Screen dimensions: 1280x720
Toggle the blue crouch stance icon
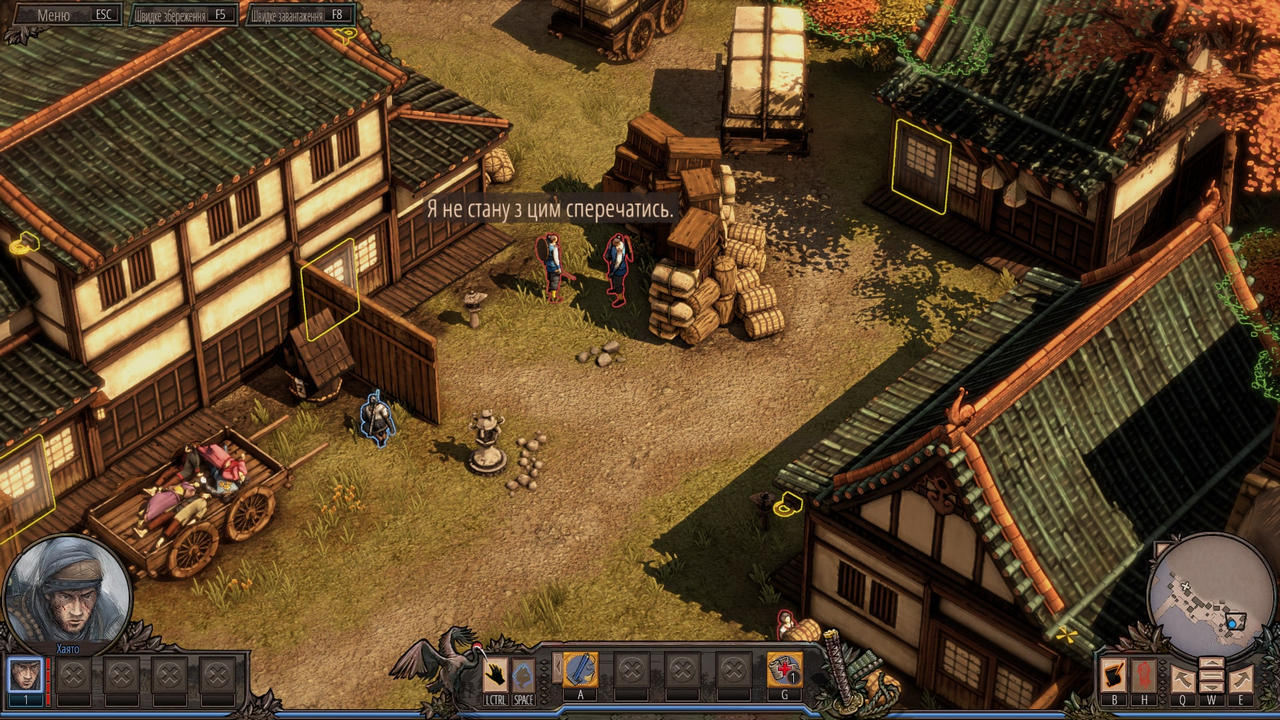522,673
